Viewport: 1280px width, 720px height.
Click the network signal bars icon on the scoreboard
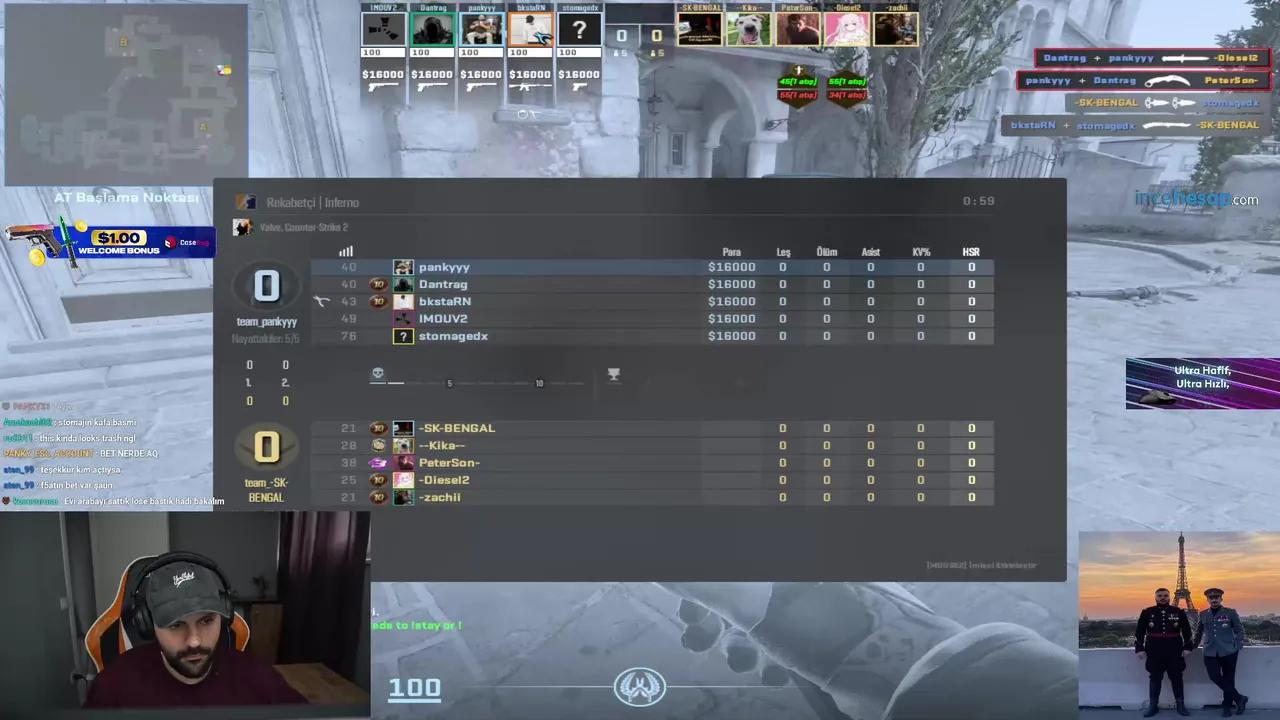[x=346, y=251]
